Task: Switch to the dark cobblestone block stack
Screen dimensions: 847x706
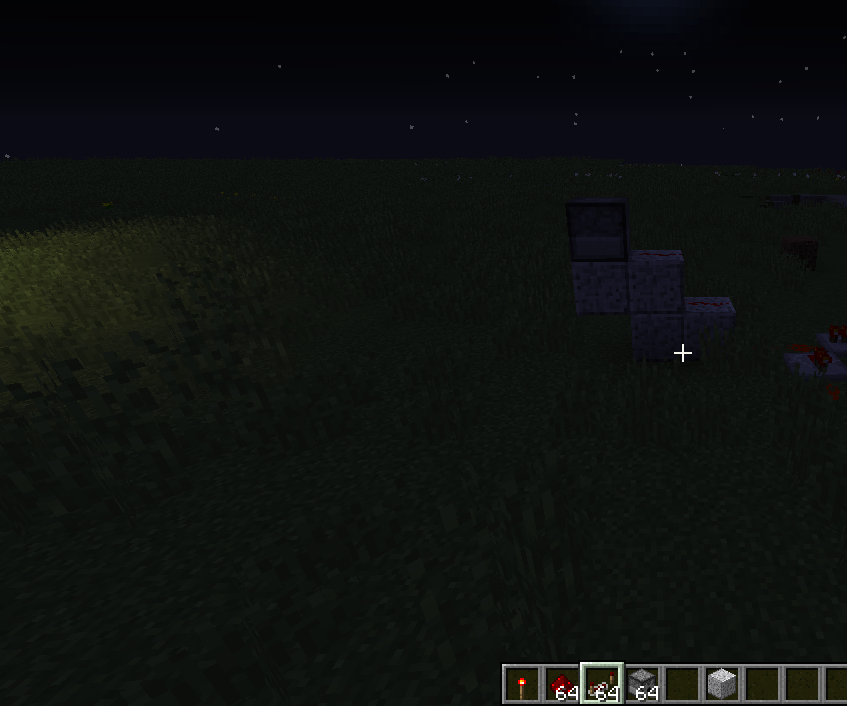Action: [x=642, y=685]
